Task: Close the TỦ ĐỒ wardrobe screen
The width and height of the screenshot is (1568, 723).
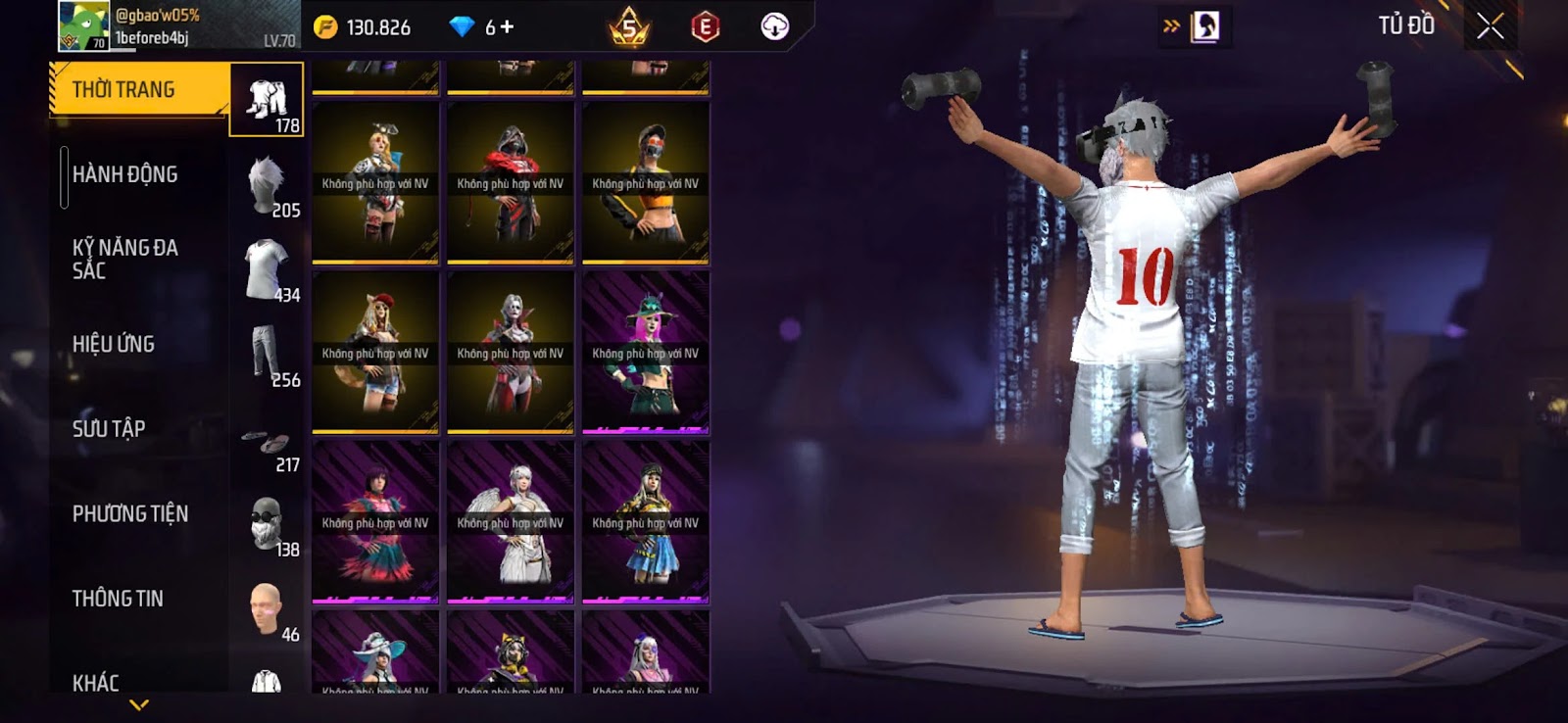Action: 1490,26
